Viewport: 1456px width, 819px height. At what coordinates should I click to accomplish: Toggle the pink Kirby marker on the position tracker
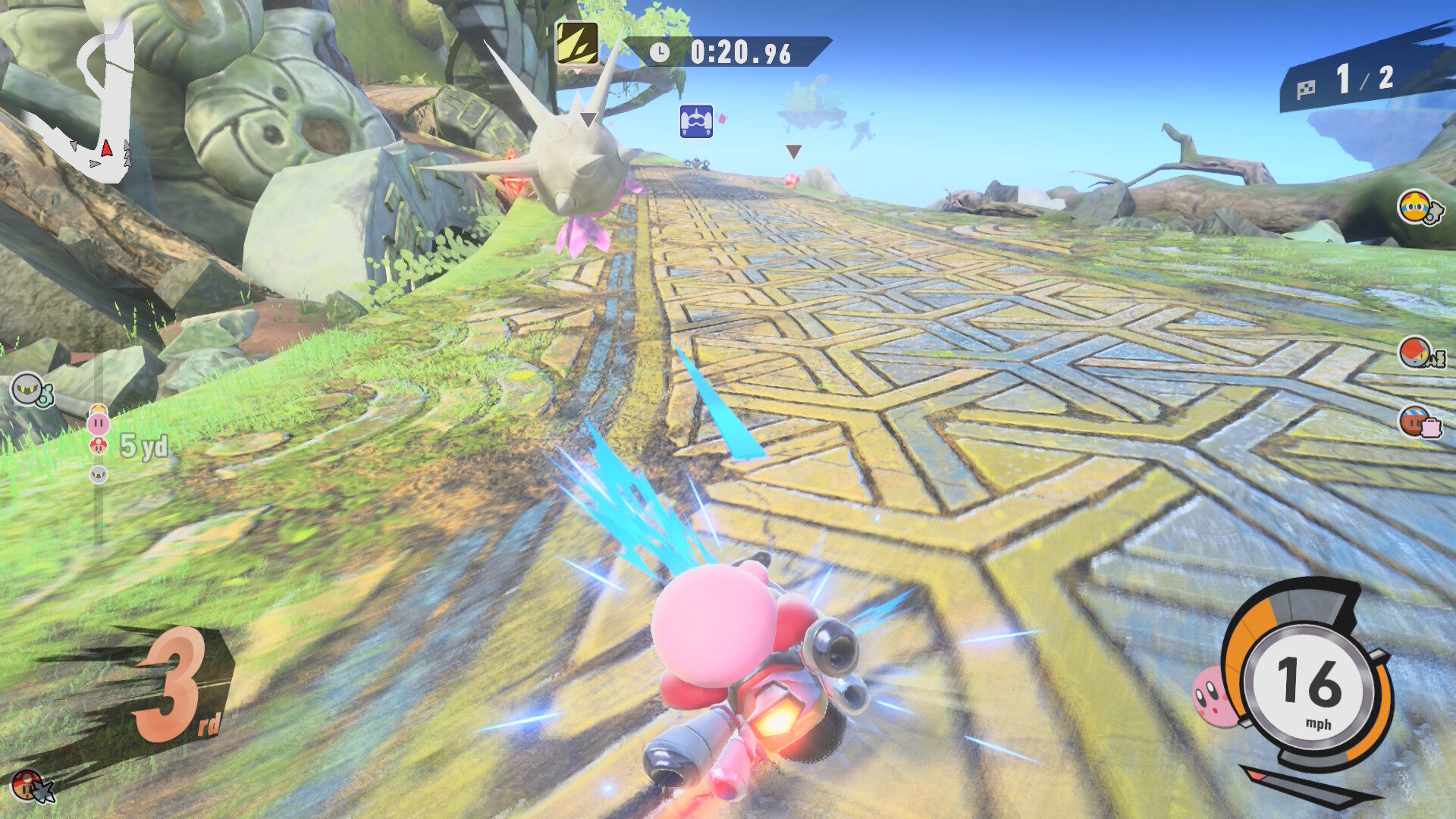coord(99,423)
